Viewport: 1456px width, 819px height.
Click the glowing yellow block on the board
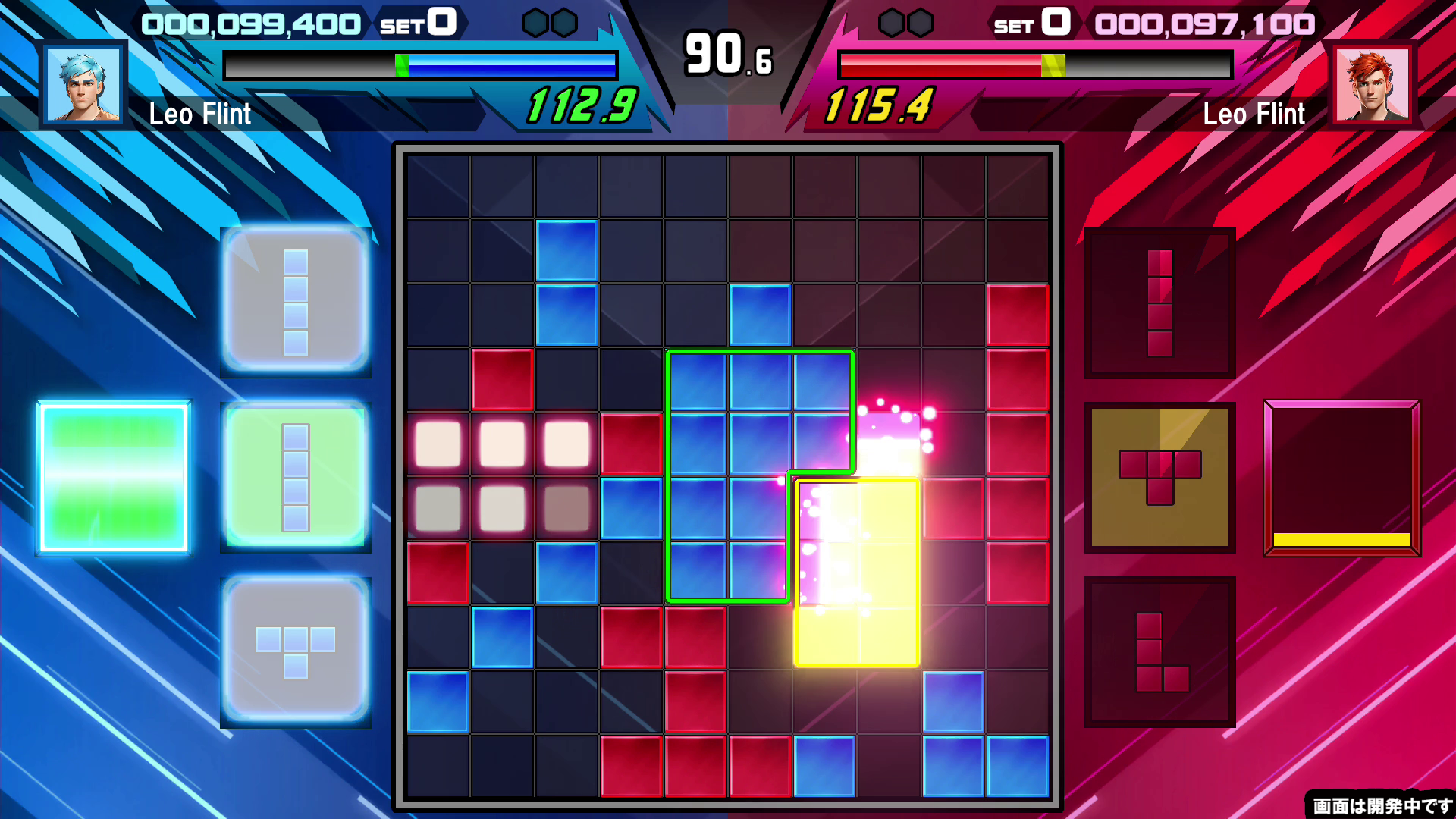[x=857, y=573]
